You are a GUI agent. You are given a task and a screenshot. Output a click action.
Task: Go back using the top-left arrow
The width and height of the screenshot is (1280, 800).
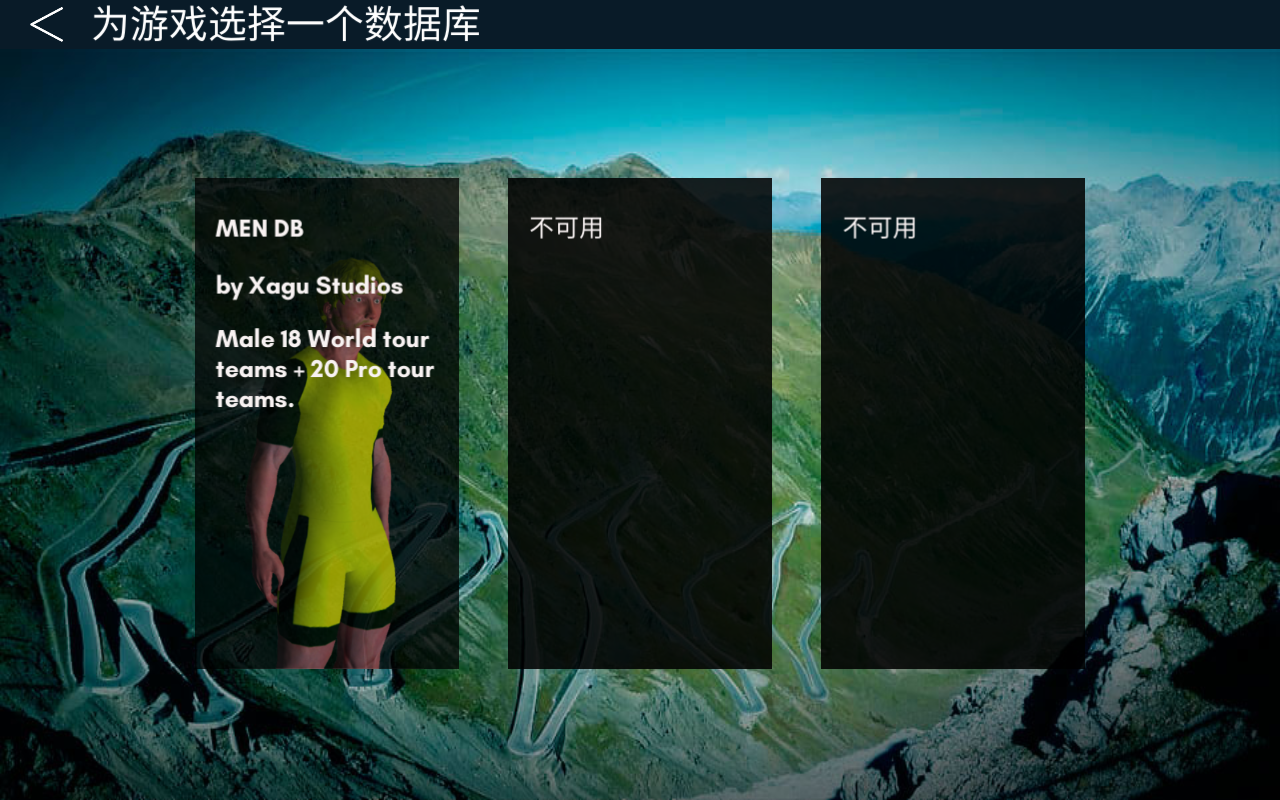46,24
